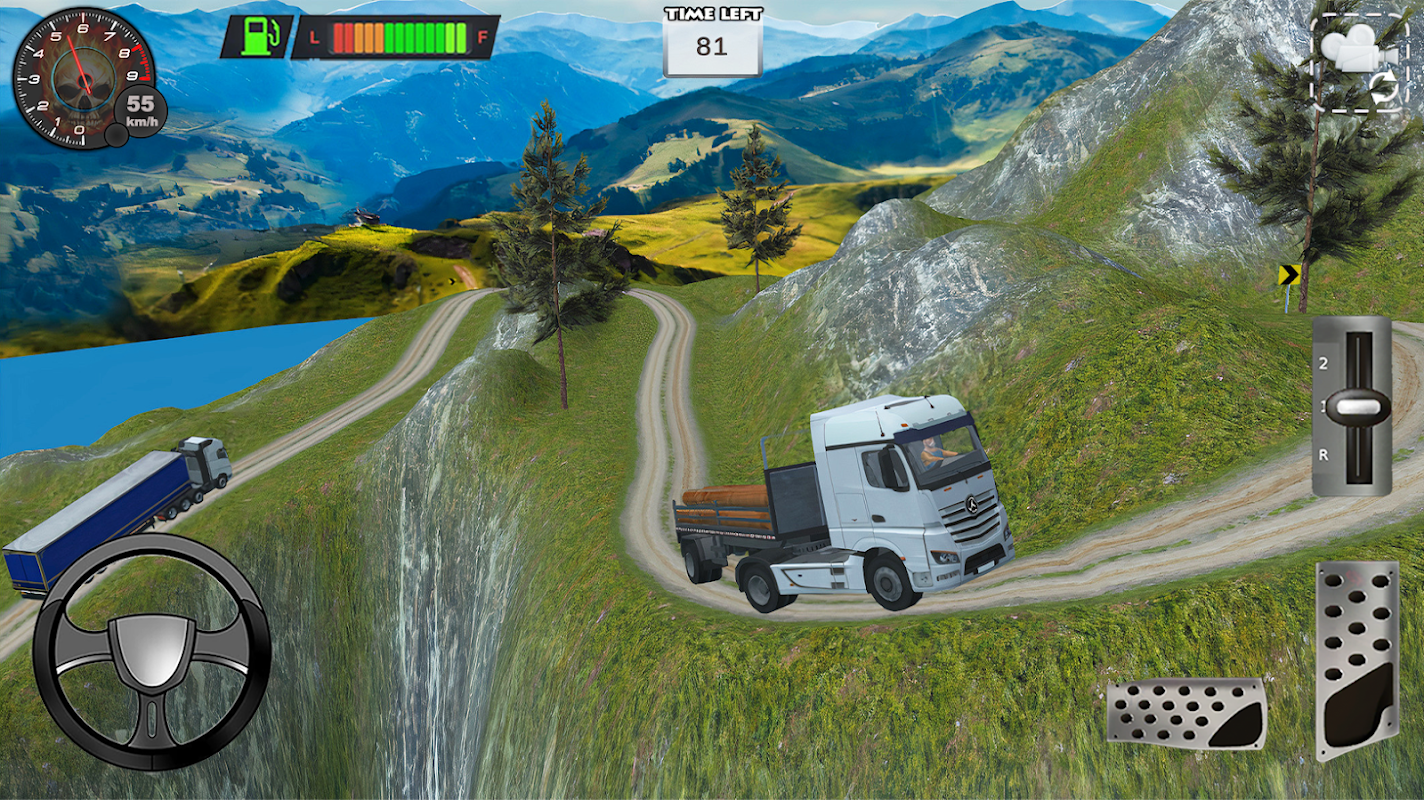1424x800 pixels.
Task: Click the gear shifter knob
Action: pyautogui.click(x=1357, y=407)
